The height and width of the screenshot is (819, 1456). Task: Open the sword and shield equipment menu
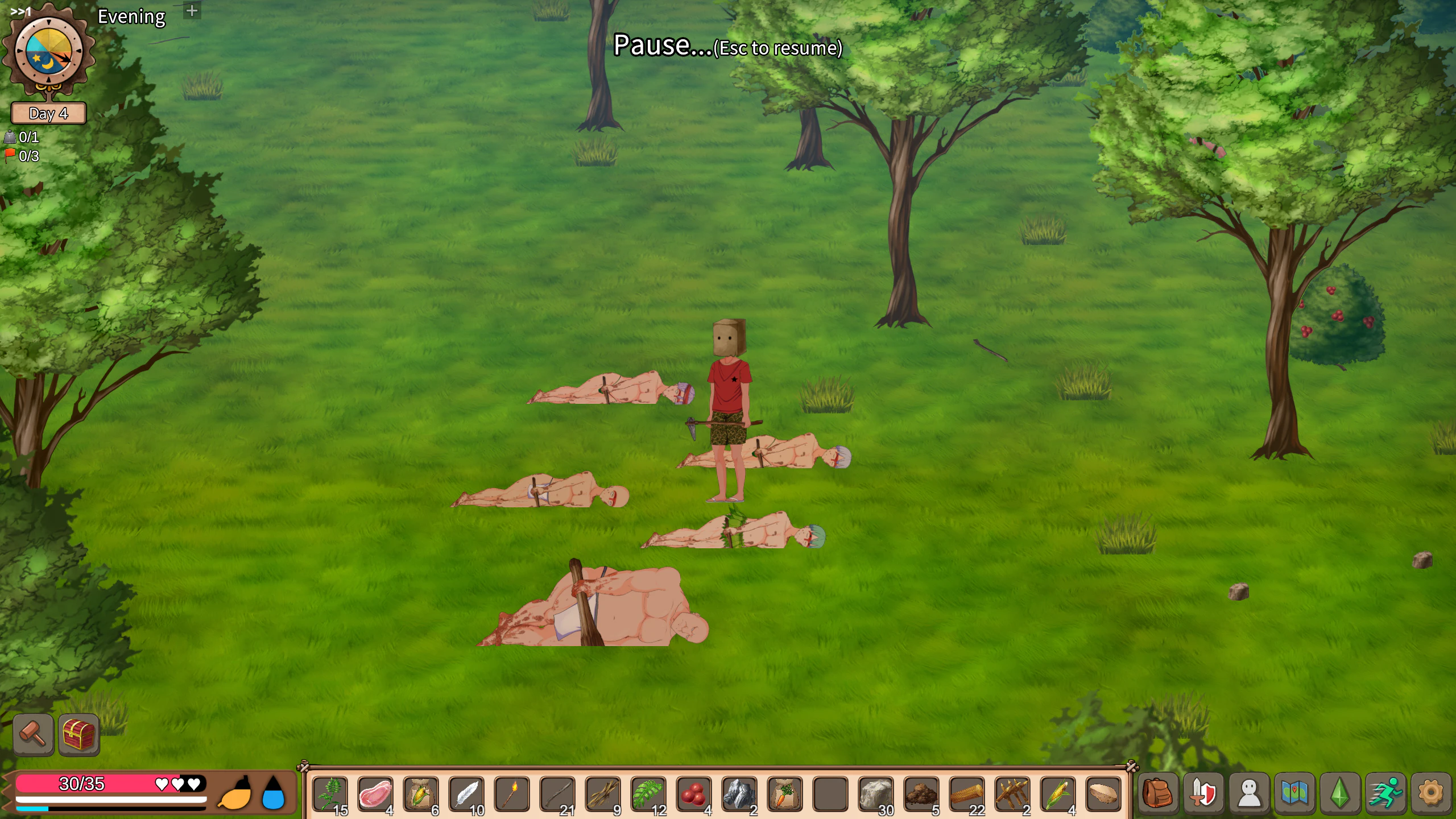click(1203, 793)
